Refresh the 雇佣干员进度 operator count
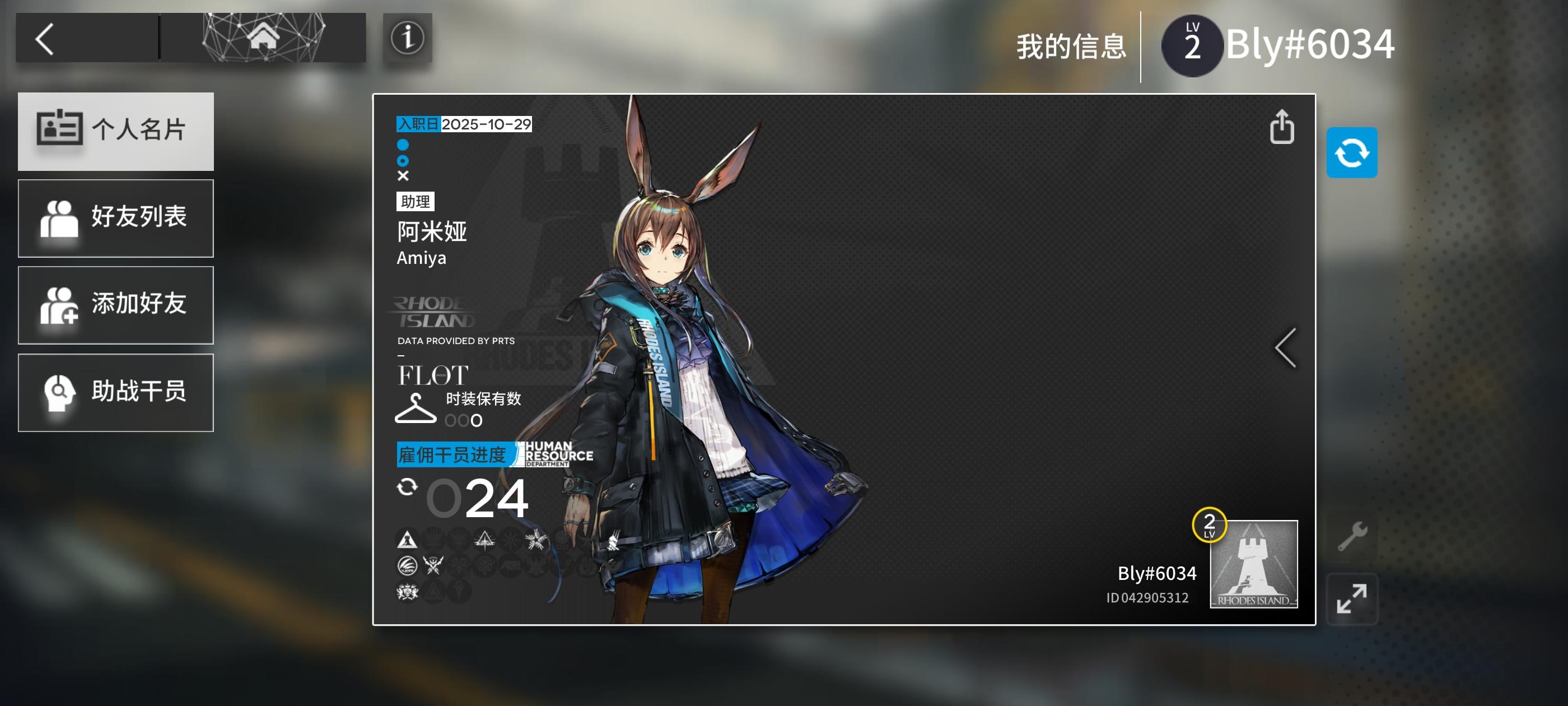The width and height of the screenshot is (1568, 706). (x=407, y=487)
